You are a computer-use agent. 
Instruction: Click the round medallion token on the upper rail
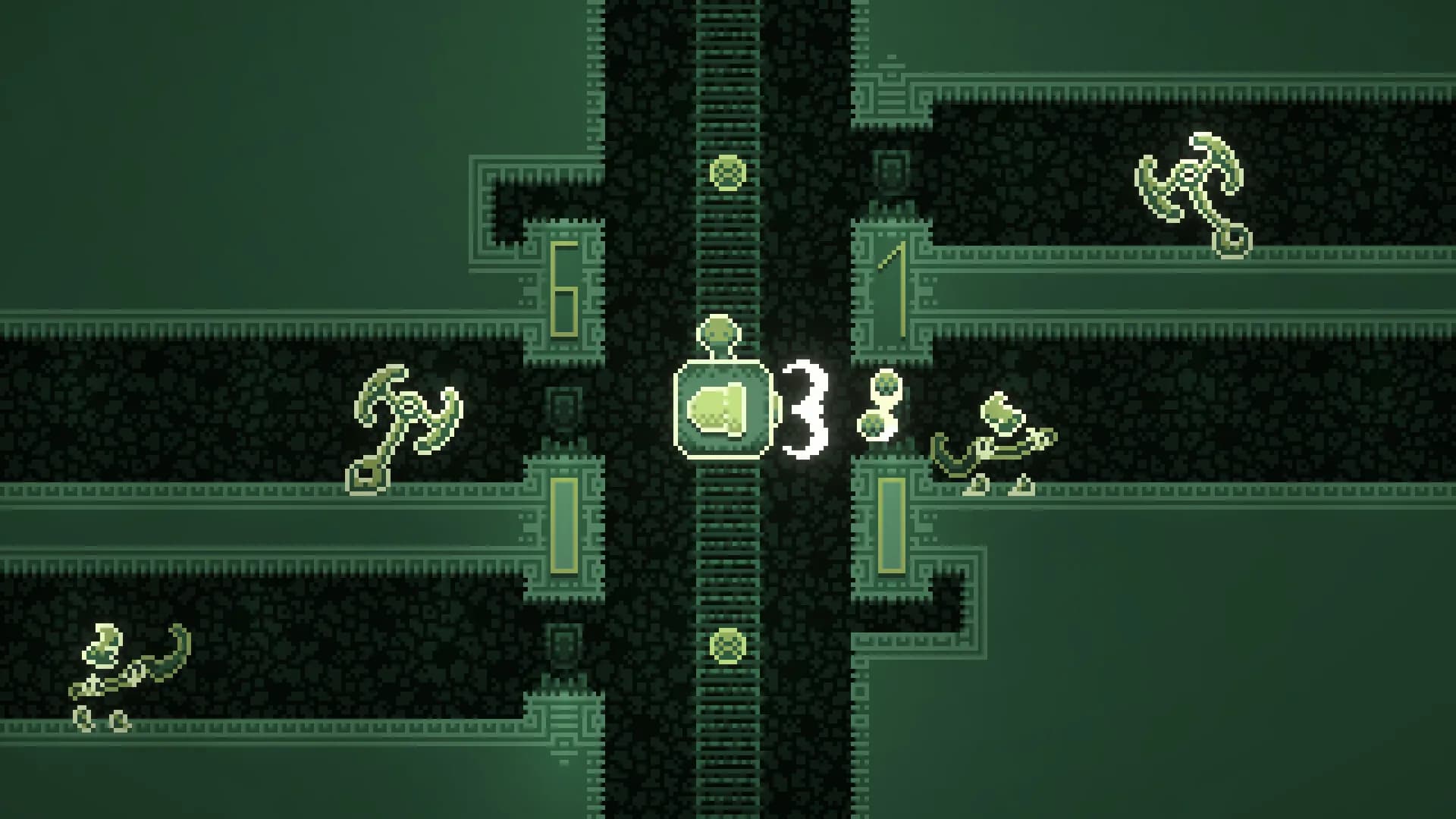(728, 171)
